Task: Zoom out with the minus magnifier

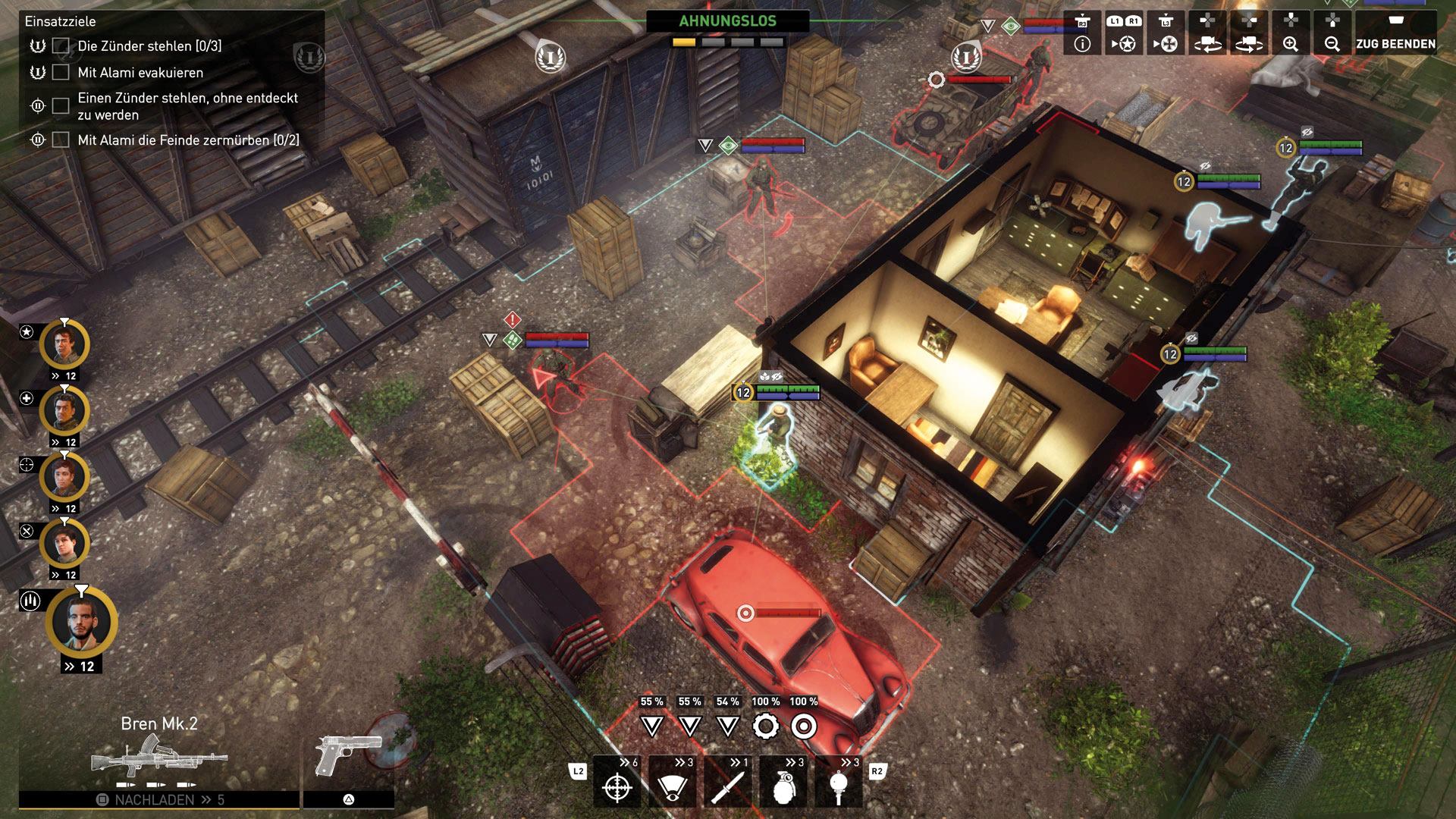Action: 1332,34
